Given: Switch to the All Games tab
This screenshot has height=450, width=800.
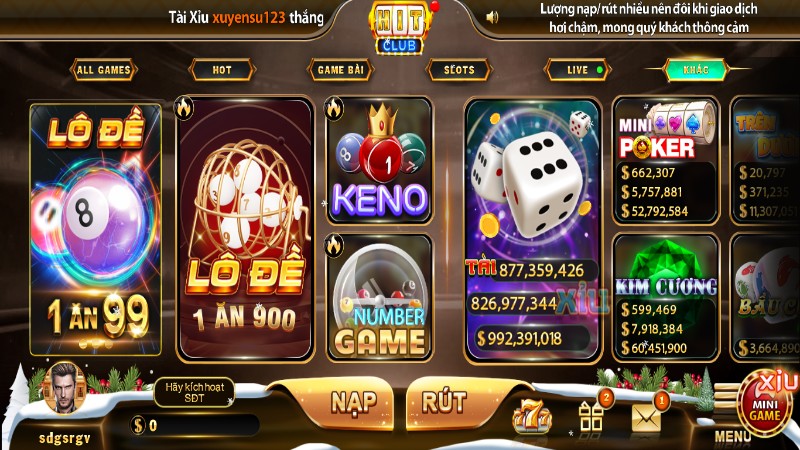Looking at the screenshot, I should 105,70.
